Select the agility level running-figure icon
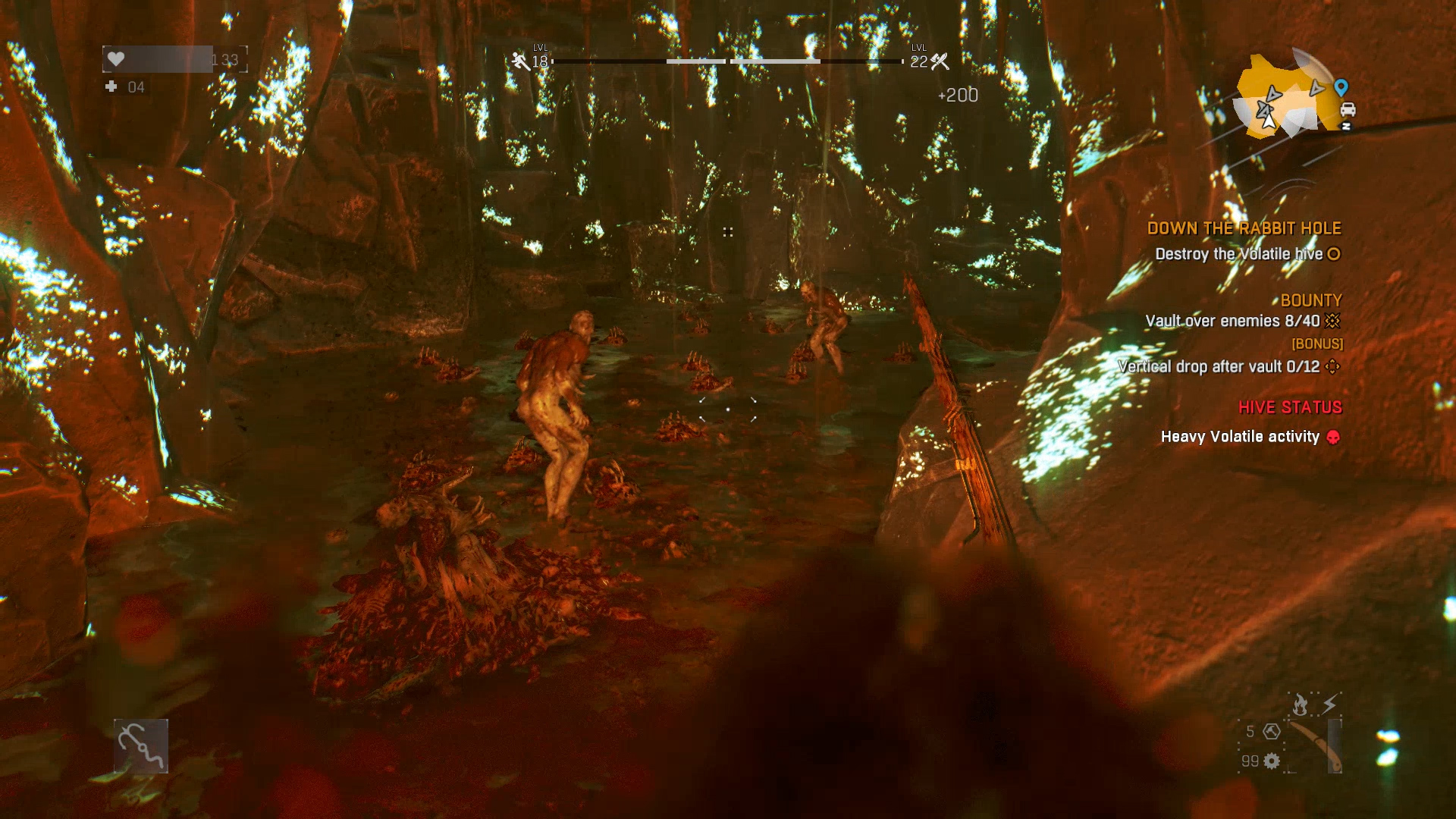Screen dimensions: 1456x819 [x=520, y=61]
